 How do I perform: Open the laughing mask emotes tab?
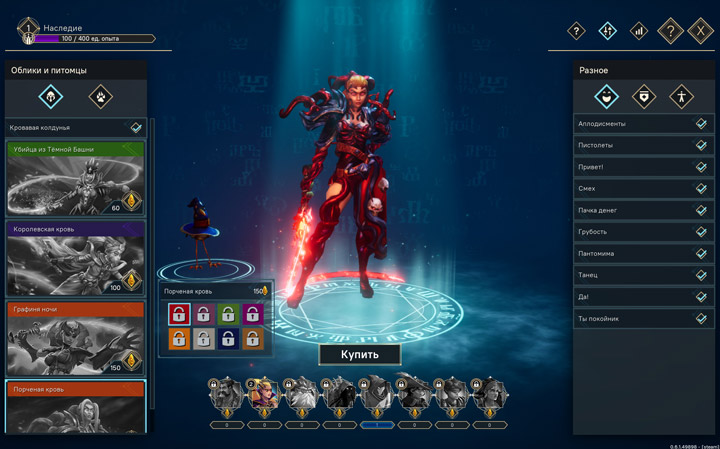(x=606, y=97)
